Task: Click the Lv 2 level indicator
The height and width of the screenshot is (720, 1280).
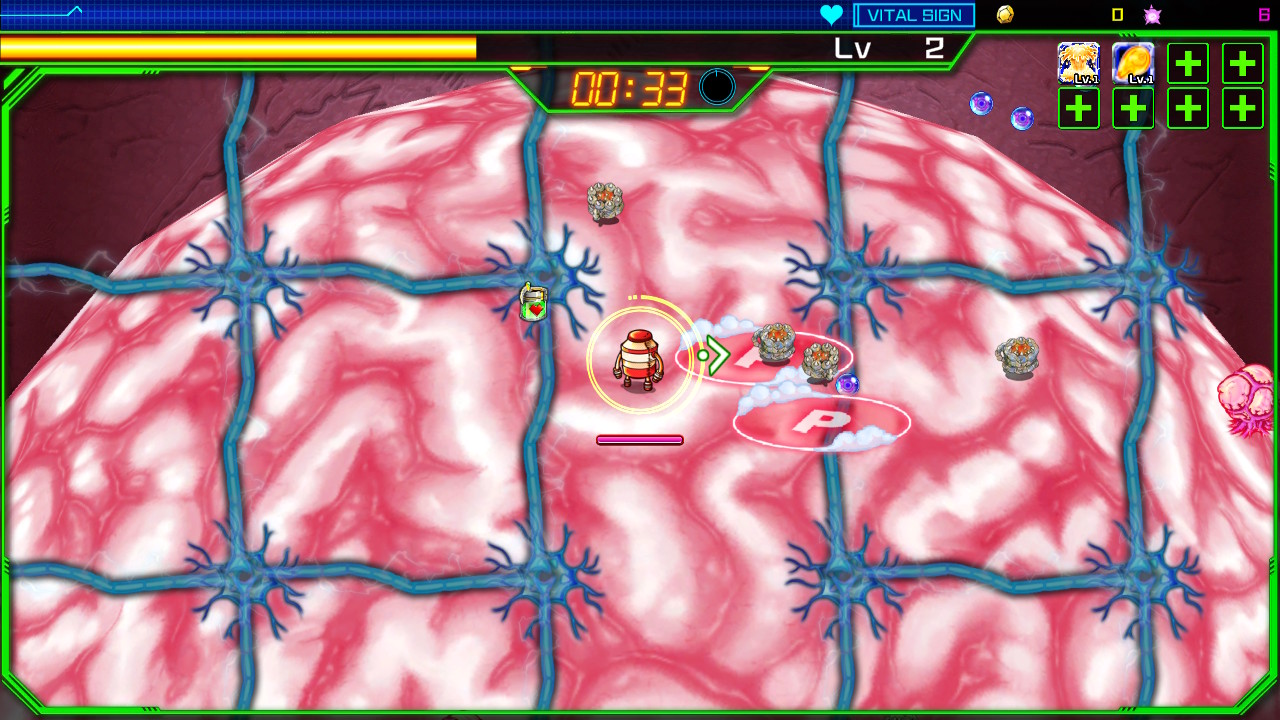Action: click(x=888, y=47)
